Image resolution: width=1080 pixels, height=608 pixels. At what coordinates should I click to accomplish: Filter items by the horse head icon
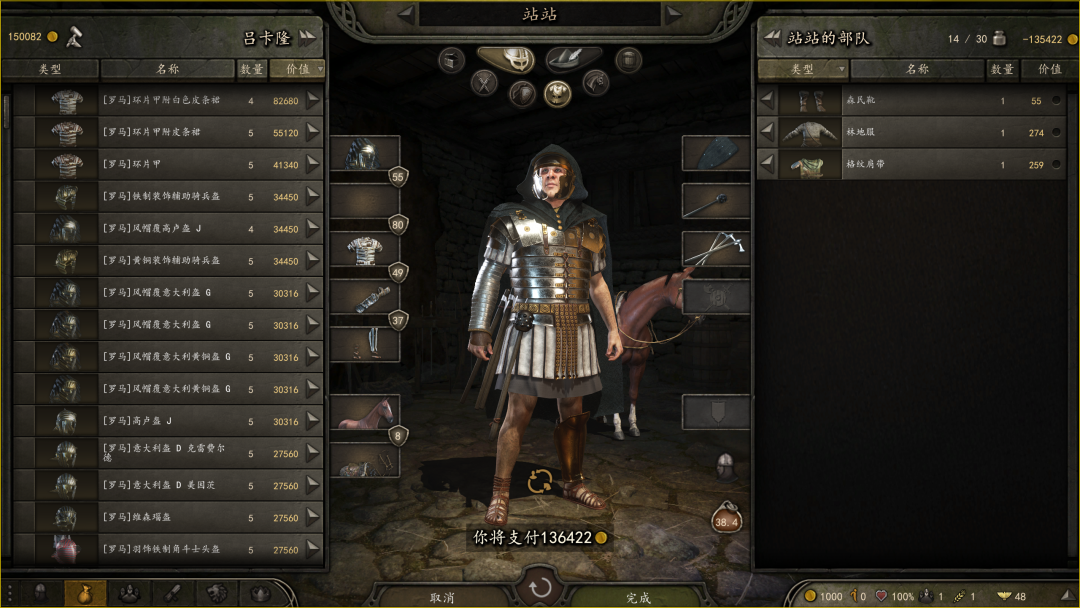(x=596, y=83)
